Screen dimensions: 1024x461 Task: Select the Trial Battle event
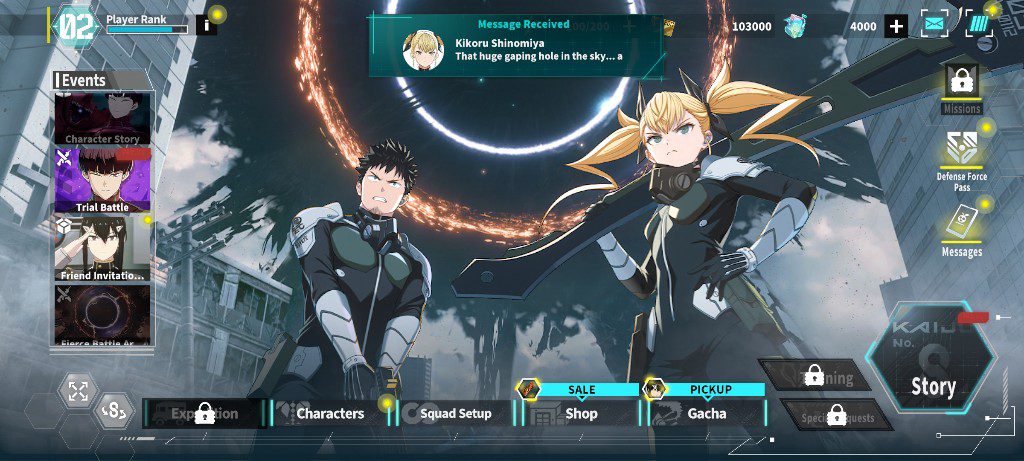pyautogui.click(x=103, y=180)
